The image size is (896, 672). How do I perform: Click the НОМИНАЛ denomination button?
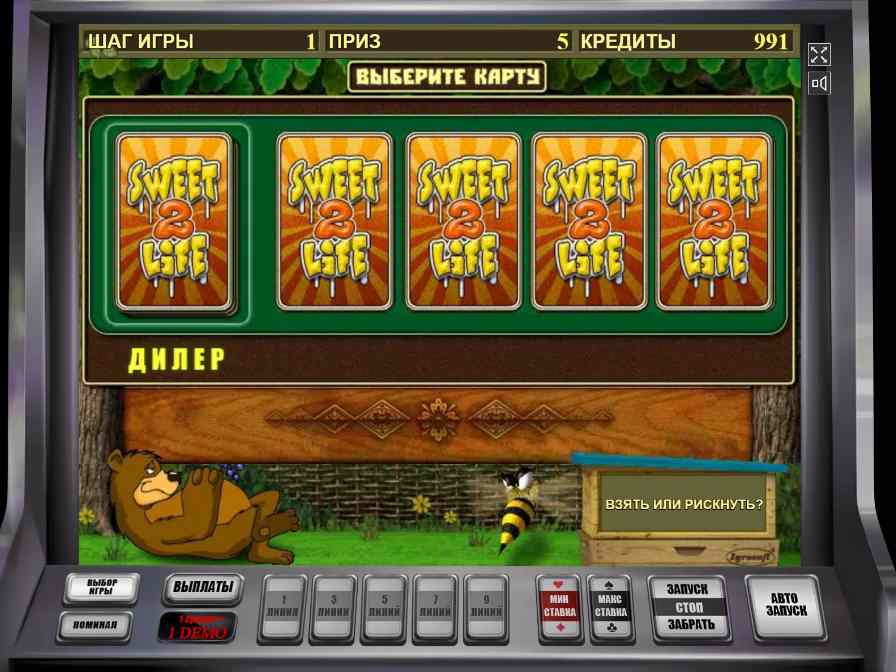102,626
